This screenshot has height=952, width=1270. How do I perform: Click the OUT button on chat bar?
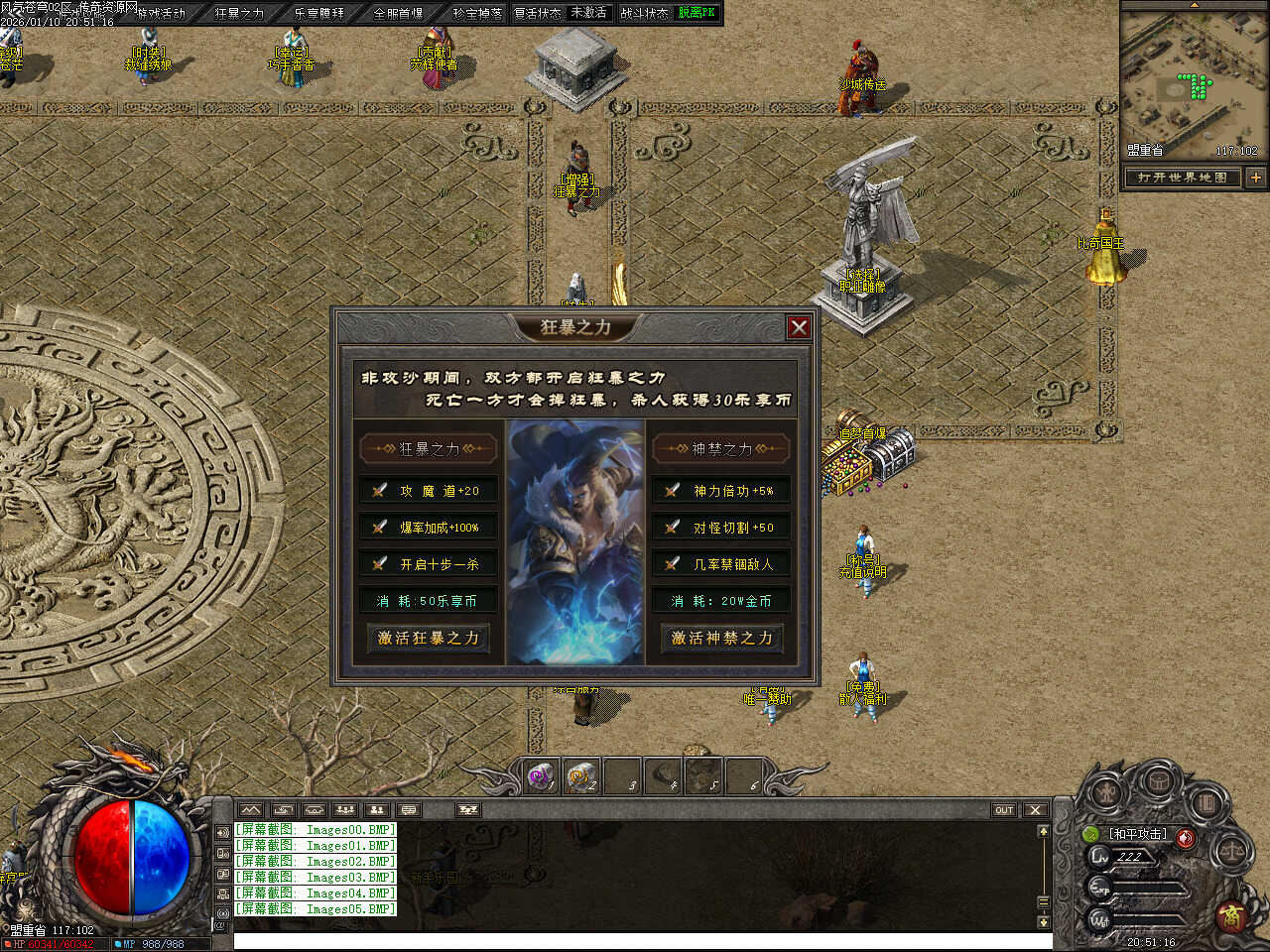[x=1004, y=810]
